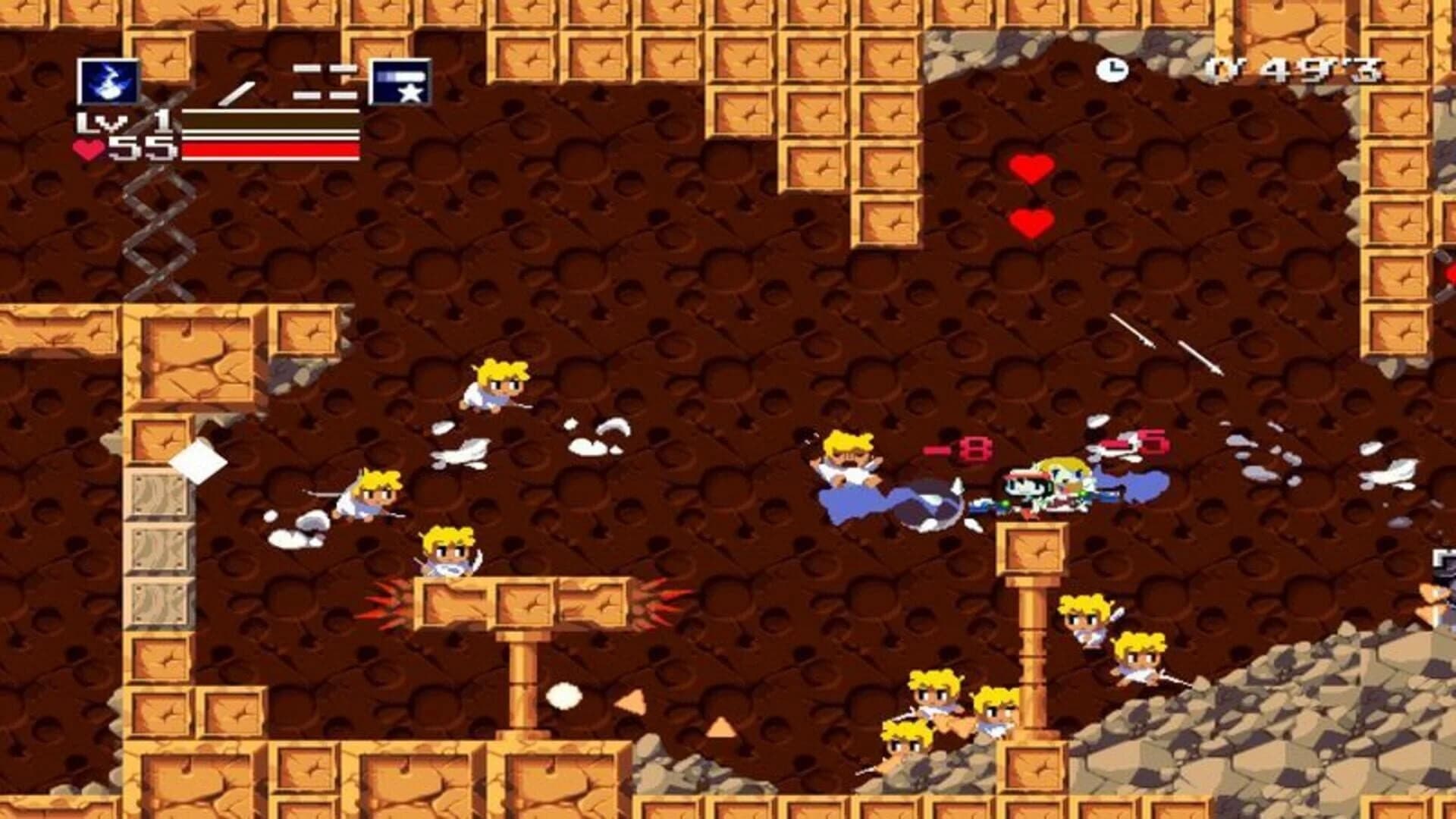The width and height of the screenshot is (1456, 819).
Task: Click the weapon experience bar beside Lv 1
Action: pyautogui.click(x=269, y=121)
